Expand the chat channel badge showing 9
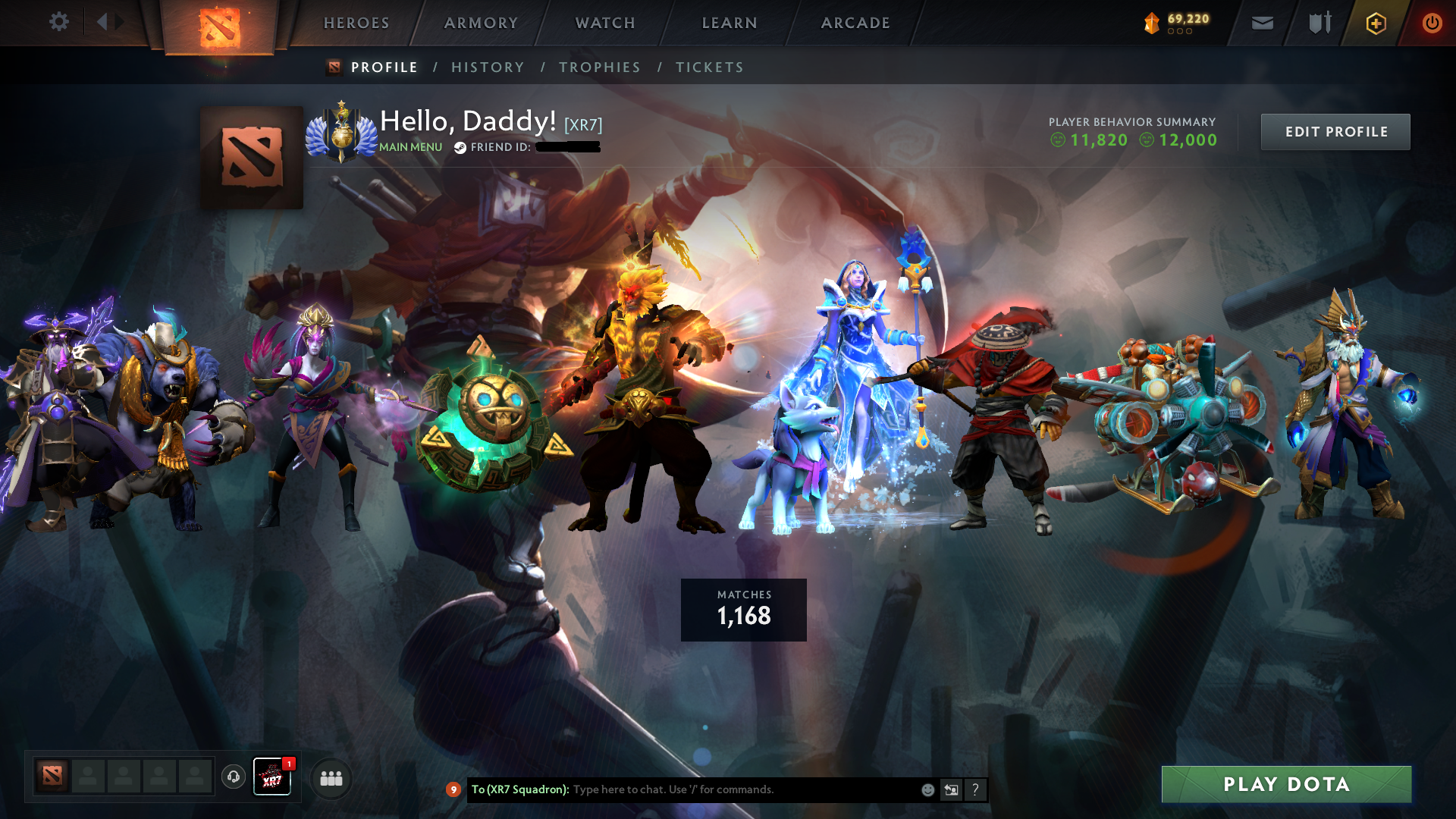 tap(453, 789)
